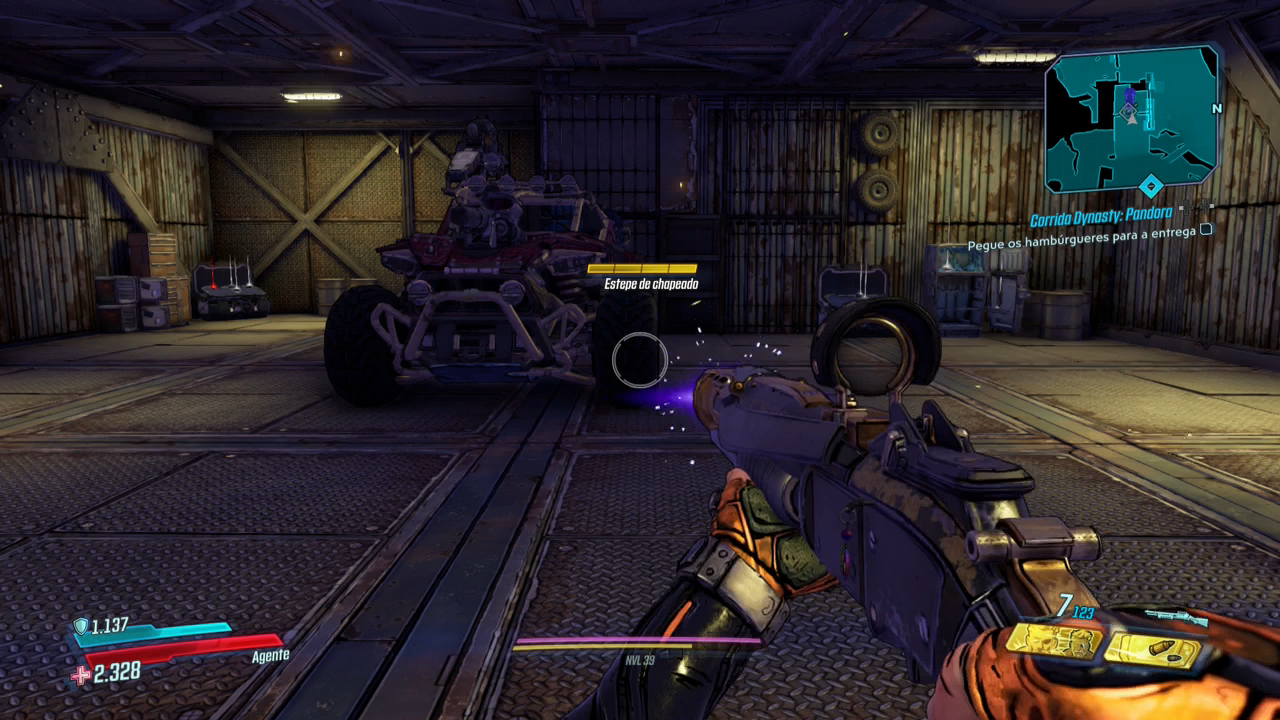Activate the character portrait action skill
The width and height of the screenshot is (1280, 720).
coord(1053,640)
